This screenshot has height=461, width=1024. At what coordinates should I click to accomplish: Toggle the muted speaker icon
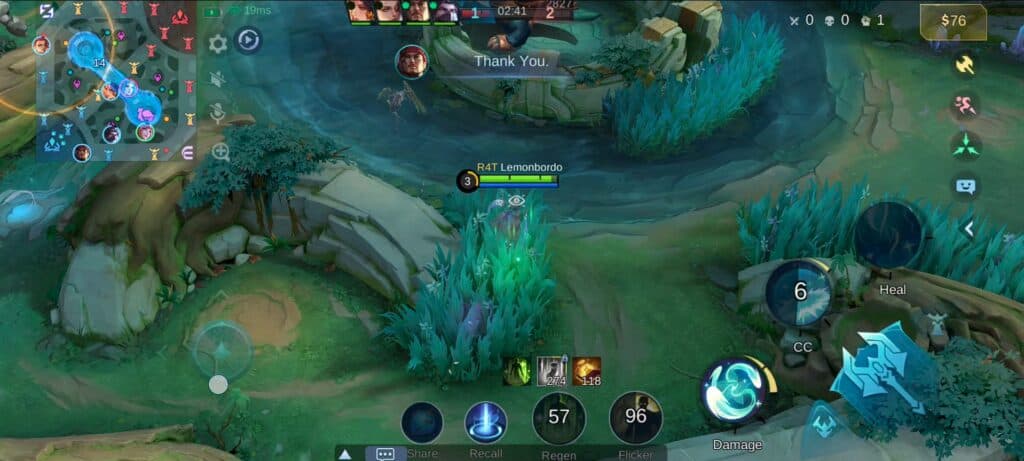click(217, 79)
